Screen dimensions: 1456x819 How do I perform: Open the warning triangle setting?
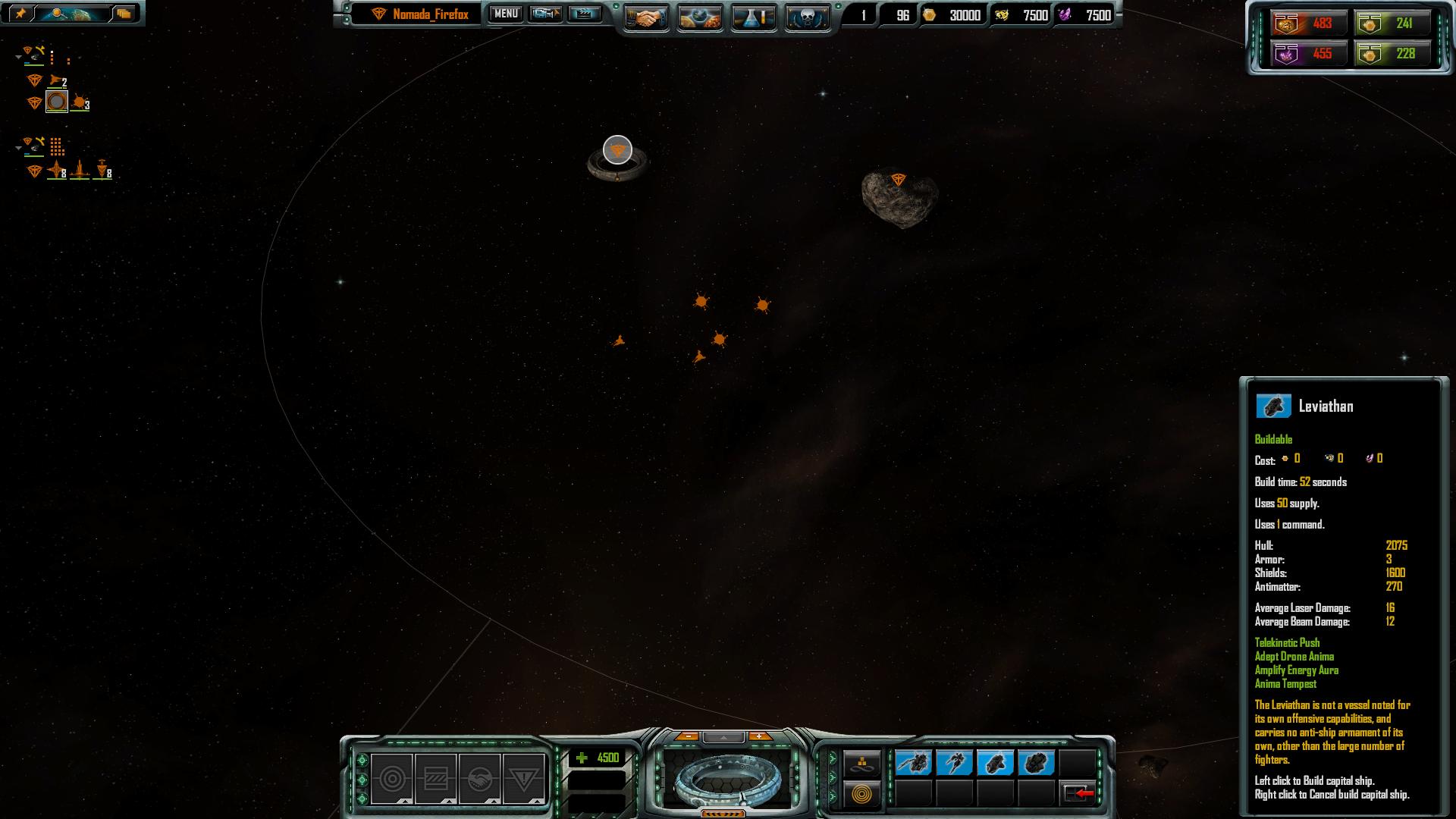coord(523,779)
